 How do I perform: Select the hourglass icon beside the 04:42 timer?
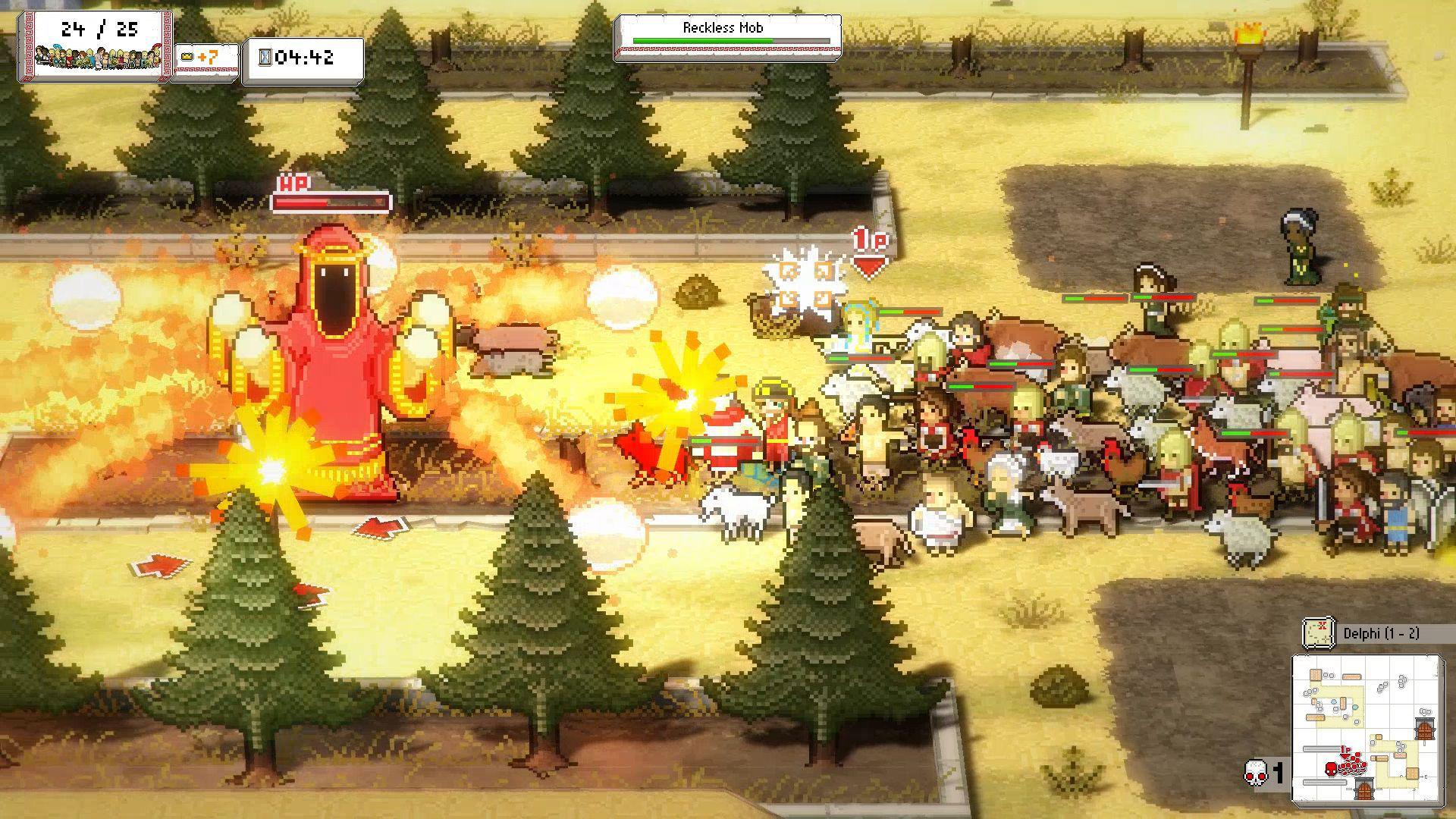pos(264,58)
